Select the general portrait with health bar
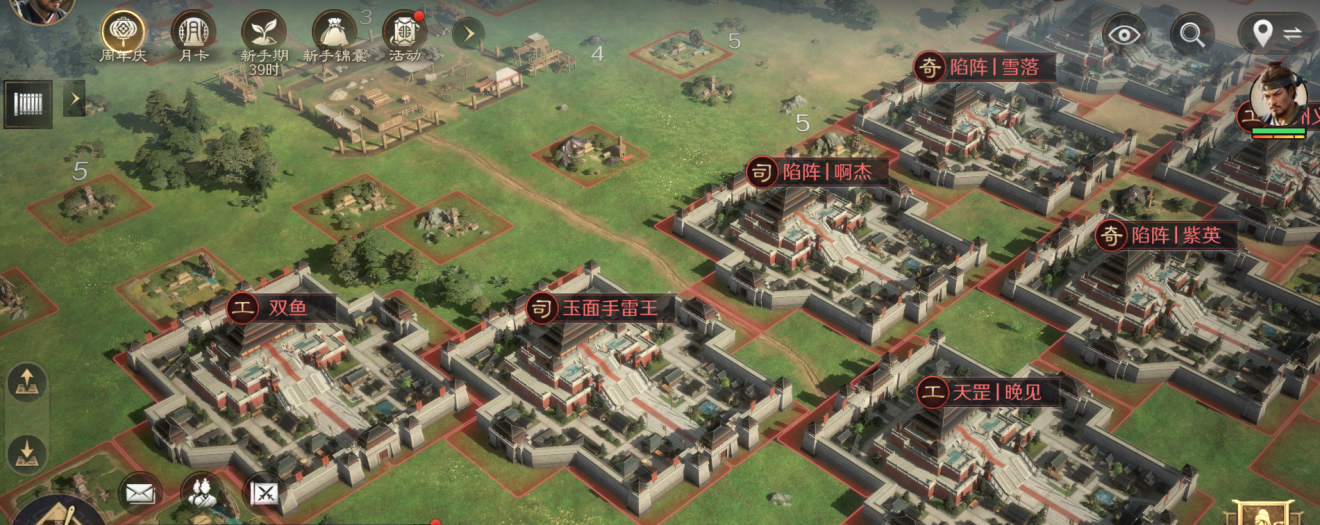1320x525 pixels. point(1278,97)
